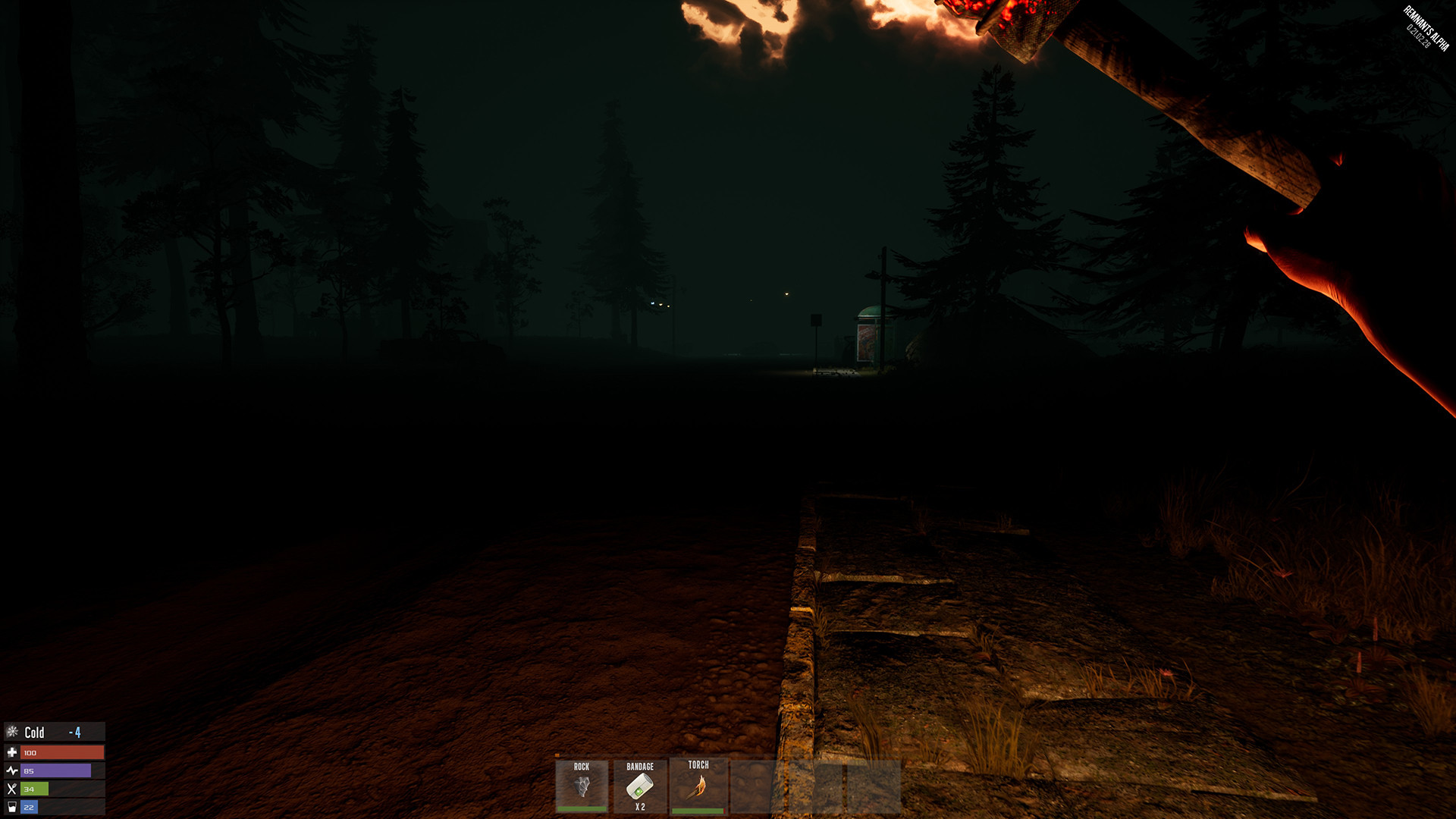Select the Bandage item in the hotbar
1456x819 pixels.
[x=639, y=786]
